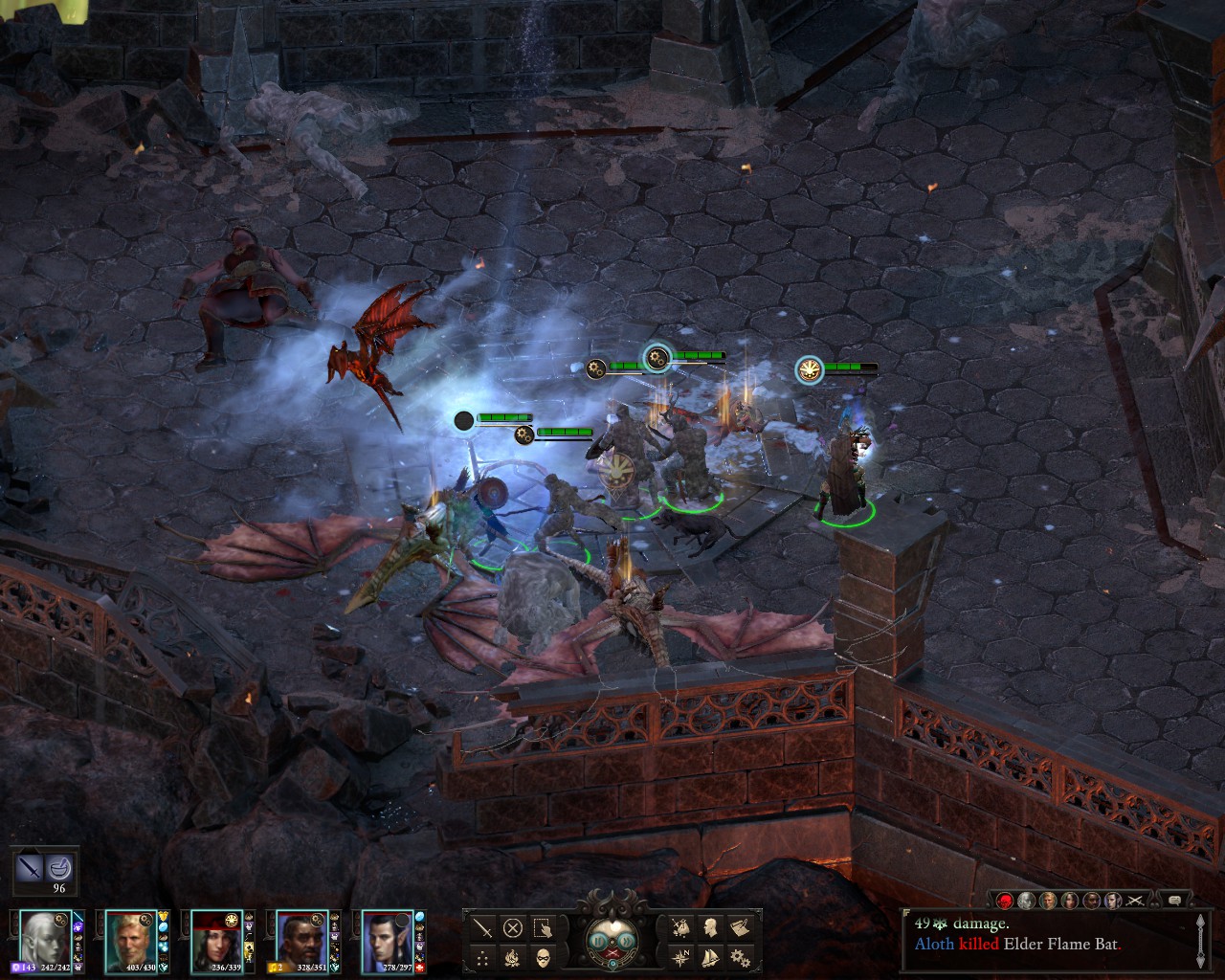This screenshot has height=980, width=1225.
Task: Open the journal with the quill icon
Action: (x=741, y=927)
